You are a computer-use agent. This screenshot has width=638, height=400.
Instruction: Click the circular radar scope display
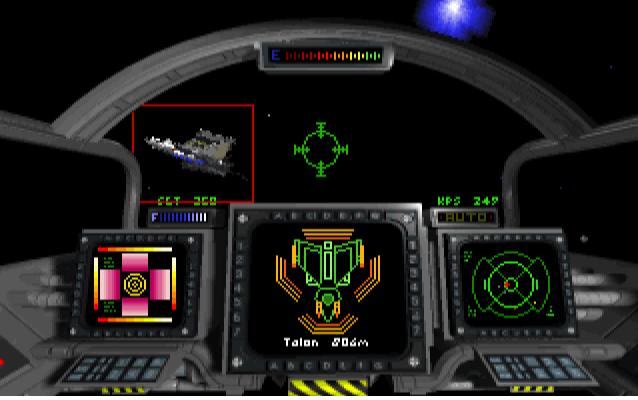pyautogui.click(x=505, y=284)
